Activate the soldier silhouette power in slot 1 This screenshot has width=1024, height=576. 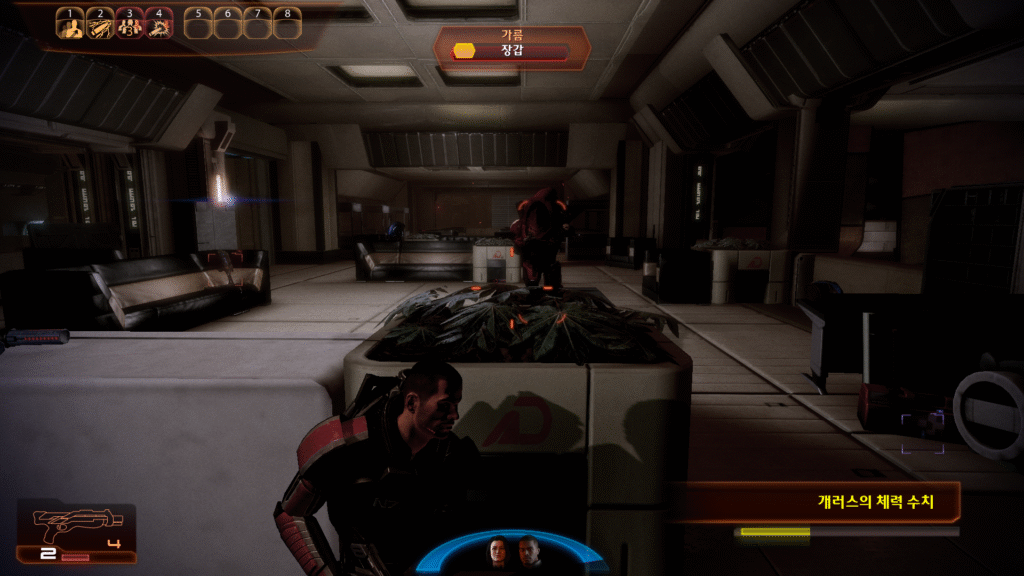point(70,26)
